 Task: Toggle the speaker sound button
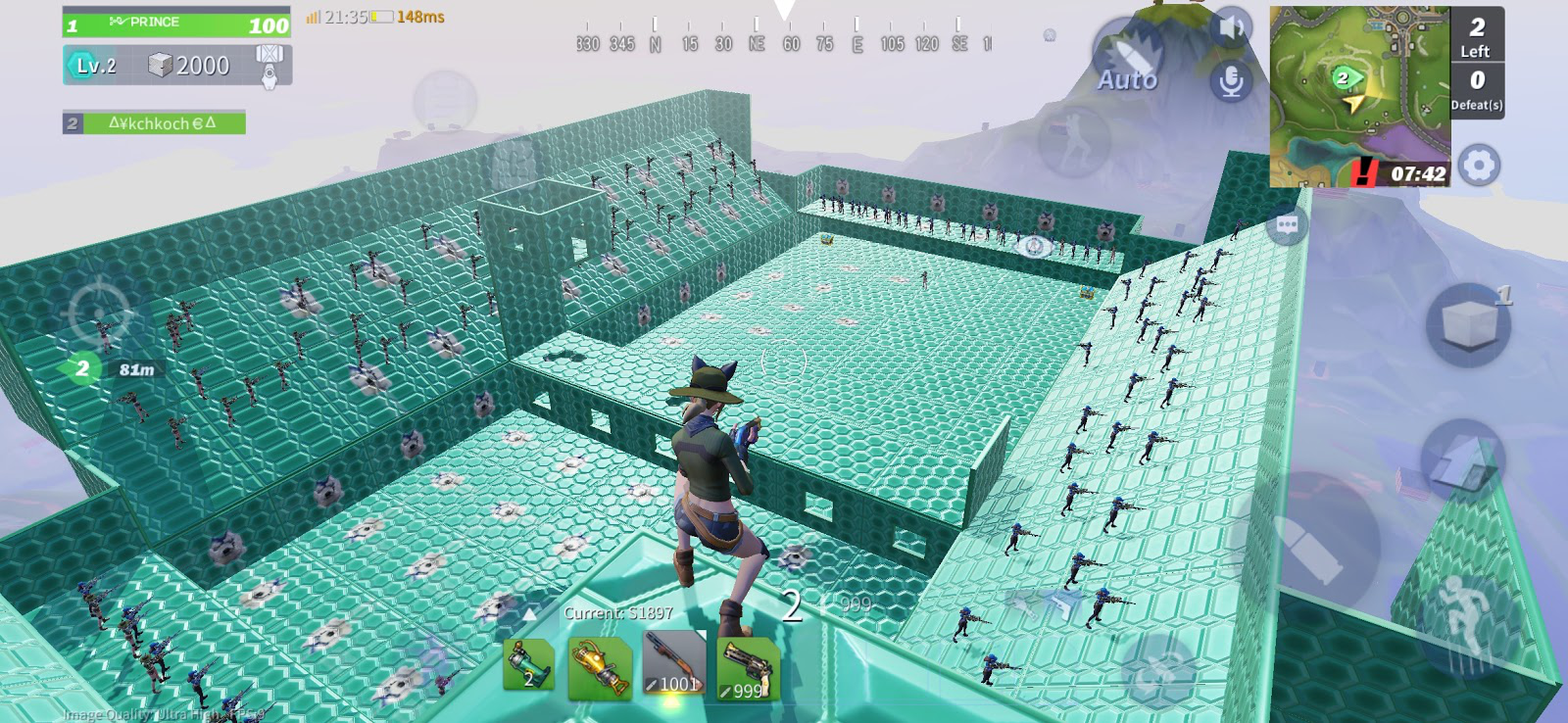(1231, 28)
